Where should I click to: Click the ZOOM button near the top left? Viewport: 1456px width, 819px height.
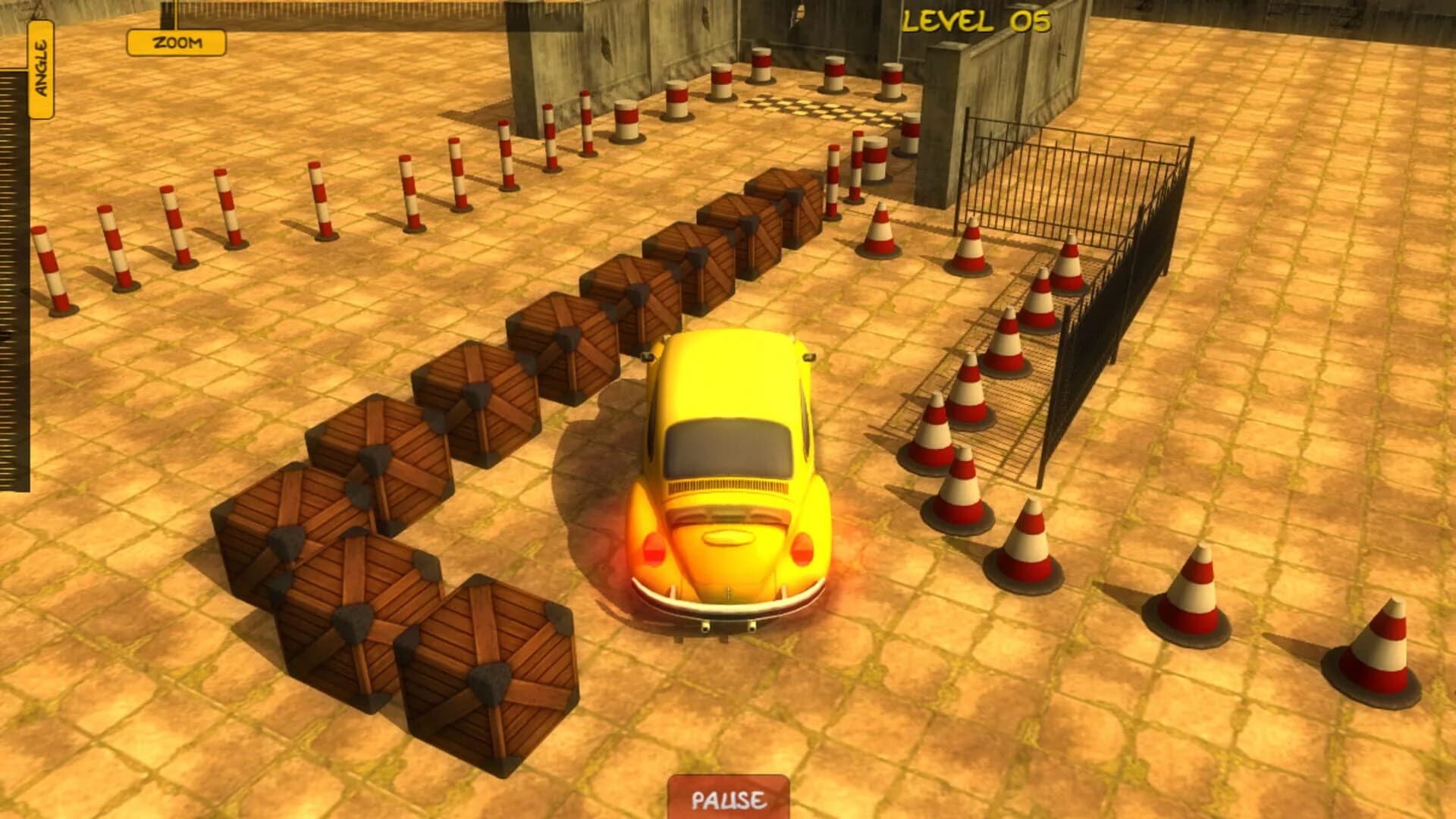(x=175, y=43)
